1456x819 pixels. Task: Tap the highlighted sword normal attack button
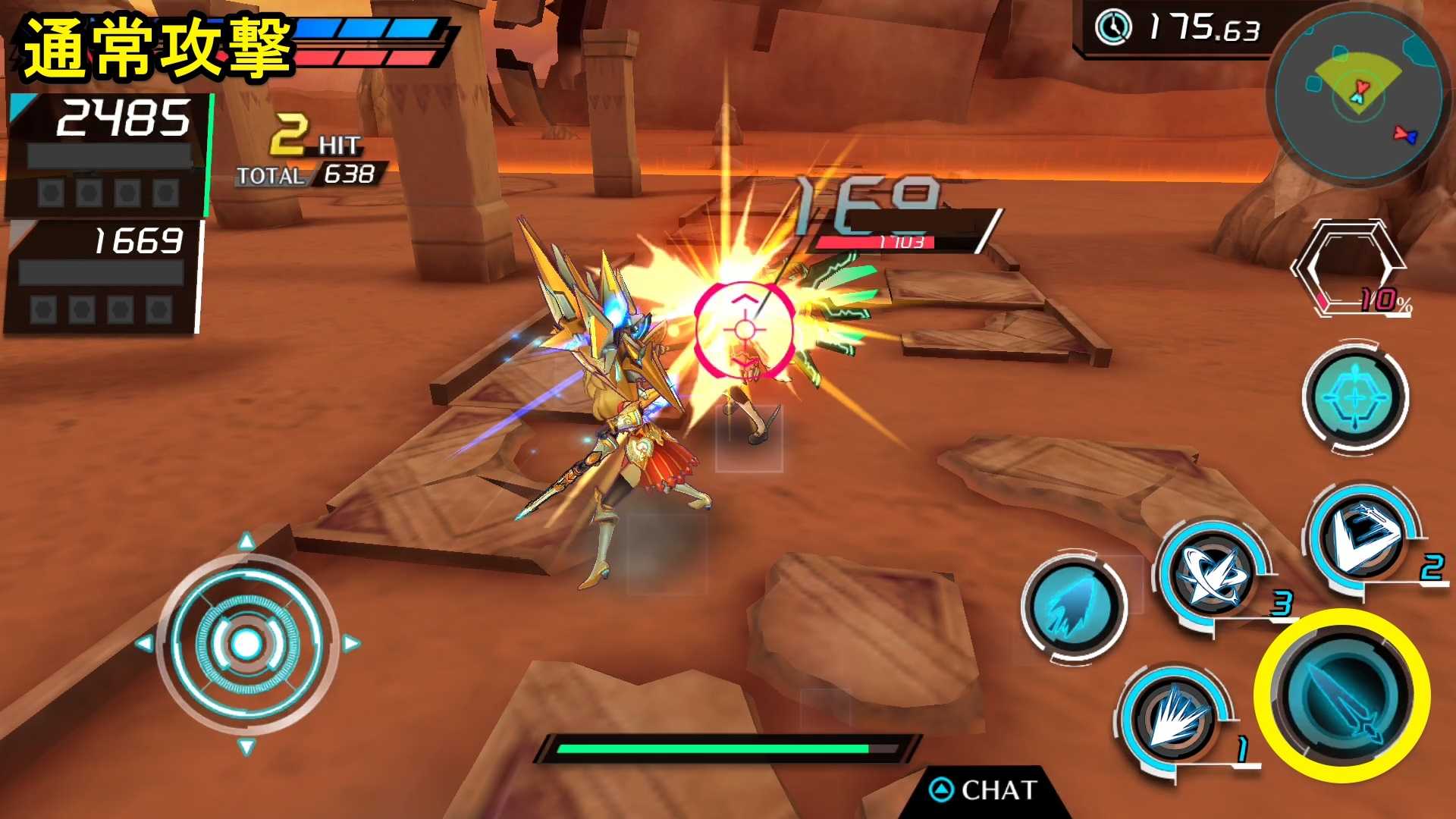pos(1341,695)
